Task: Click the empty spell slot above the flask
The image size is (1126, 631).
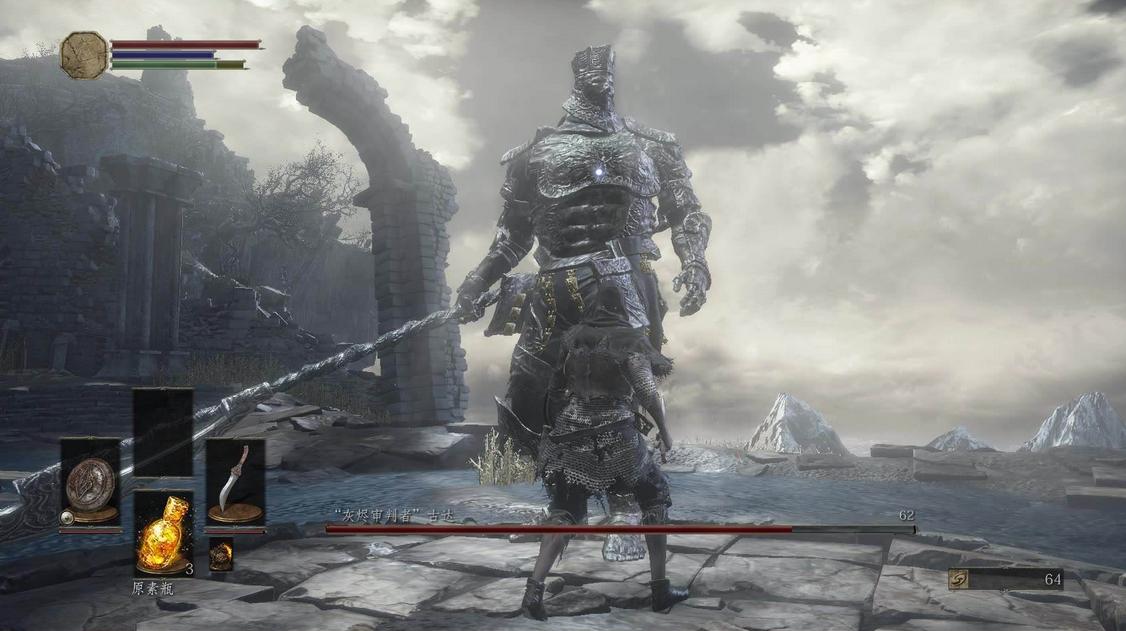Action: click(x=163, y=432)
